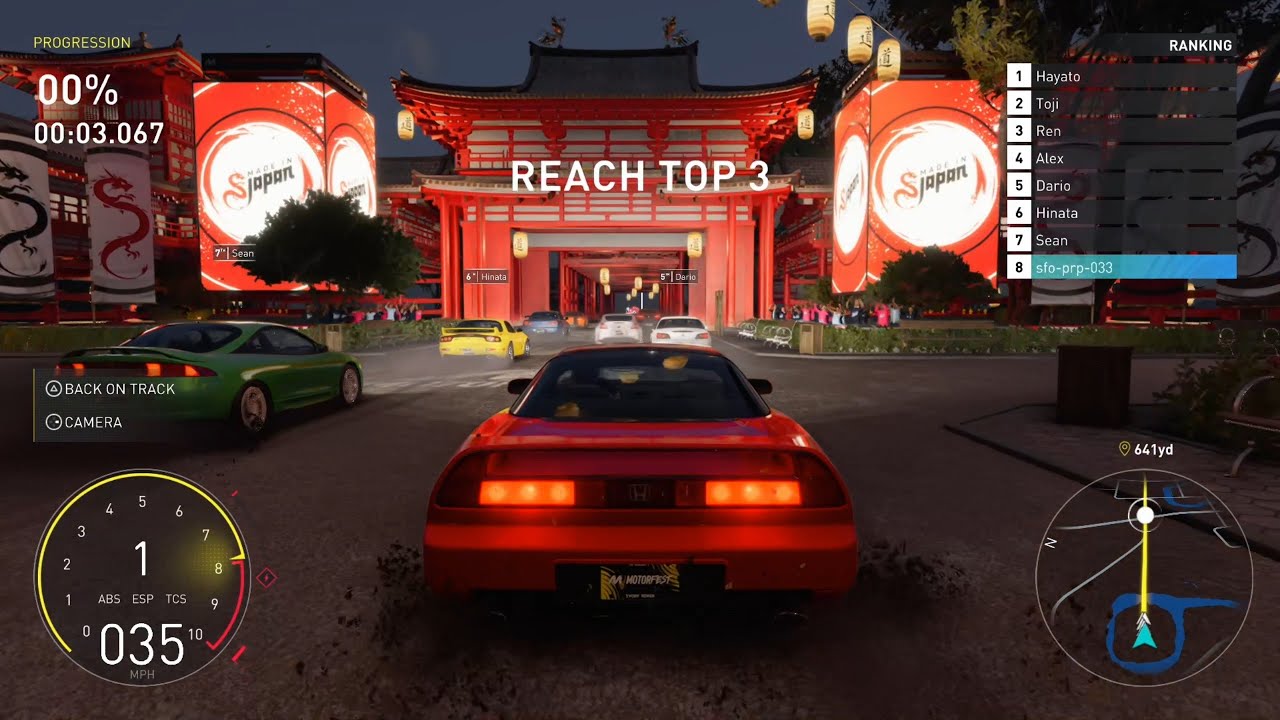Screen dimensions: 1280x720
Task: Click the 641yd waypoint distance marker
Action: tap(1146, 450)
